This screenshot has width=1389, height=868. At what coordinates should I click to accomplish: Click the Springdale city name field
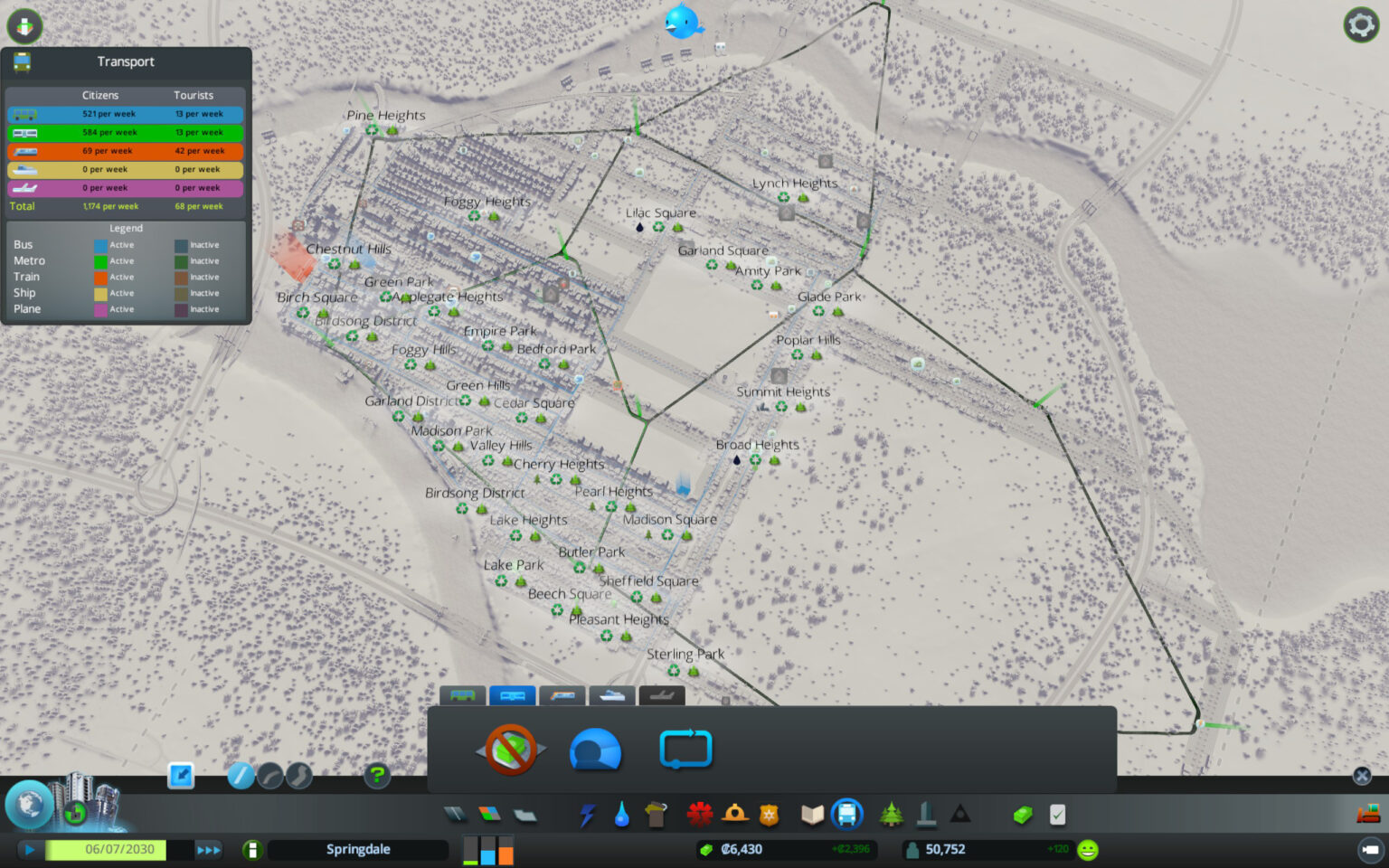tap(357, 849)
